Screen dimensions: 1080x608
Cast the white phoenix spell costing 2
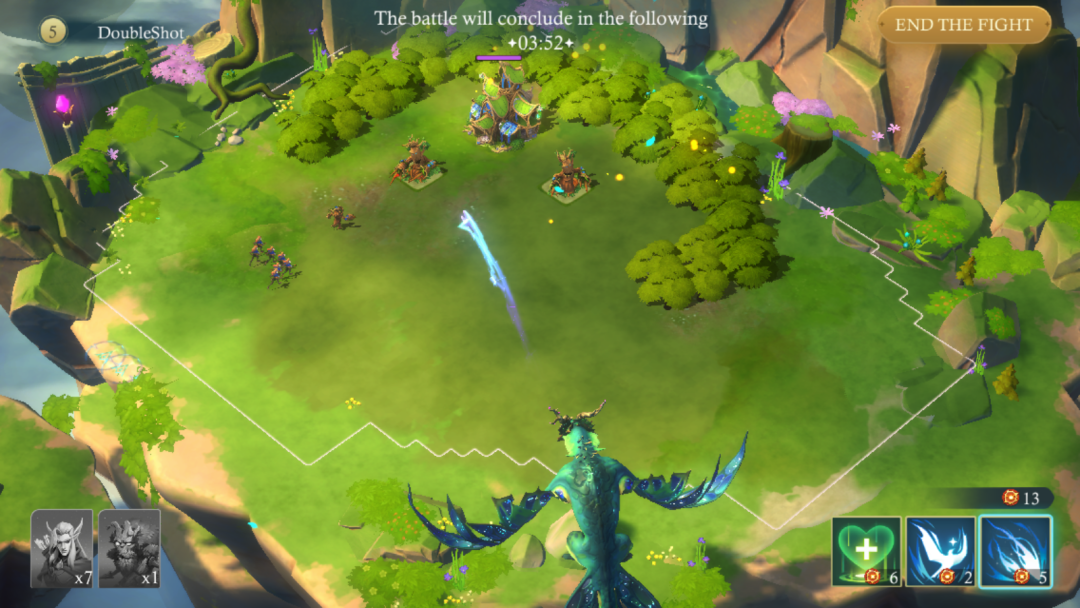pyautogui.click(x=940, y=551)
